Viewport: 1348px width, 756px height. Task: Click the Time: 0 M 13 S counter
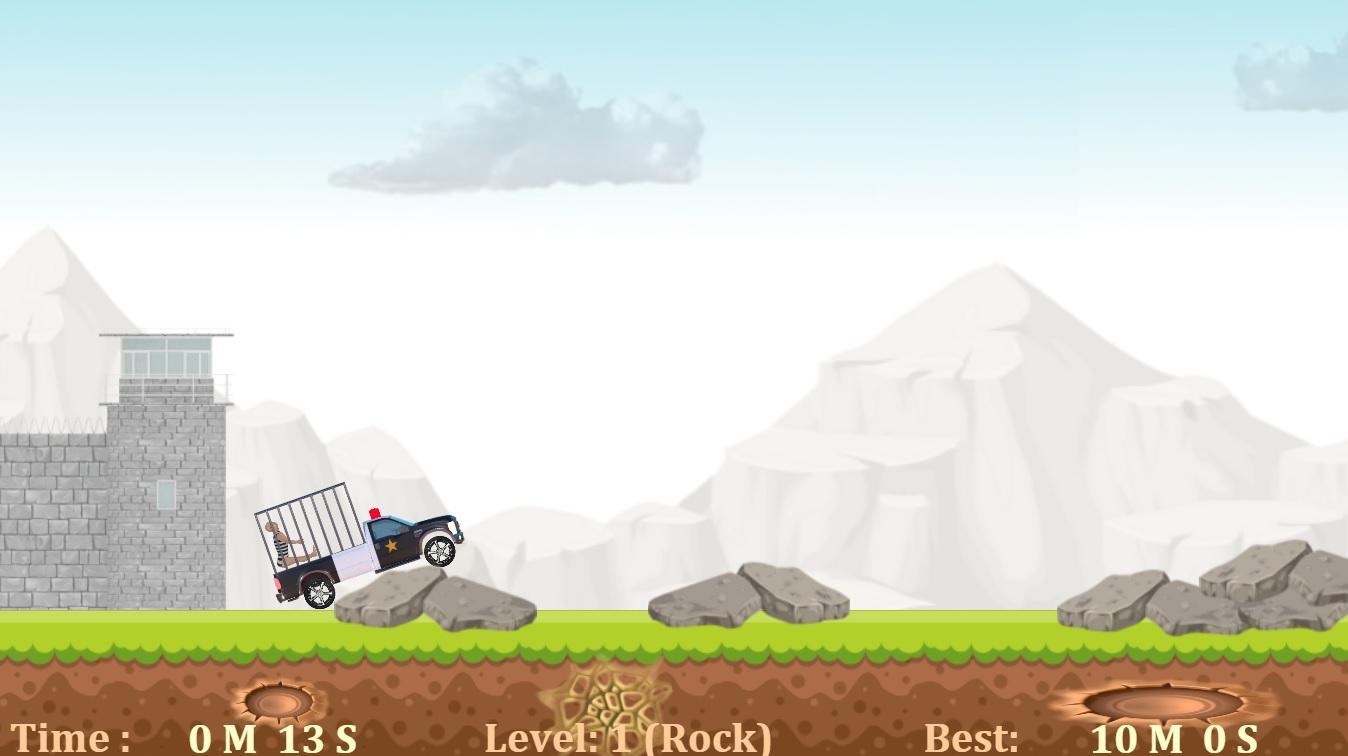tap(180, 738)
